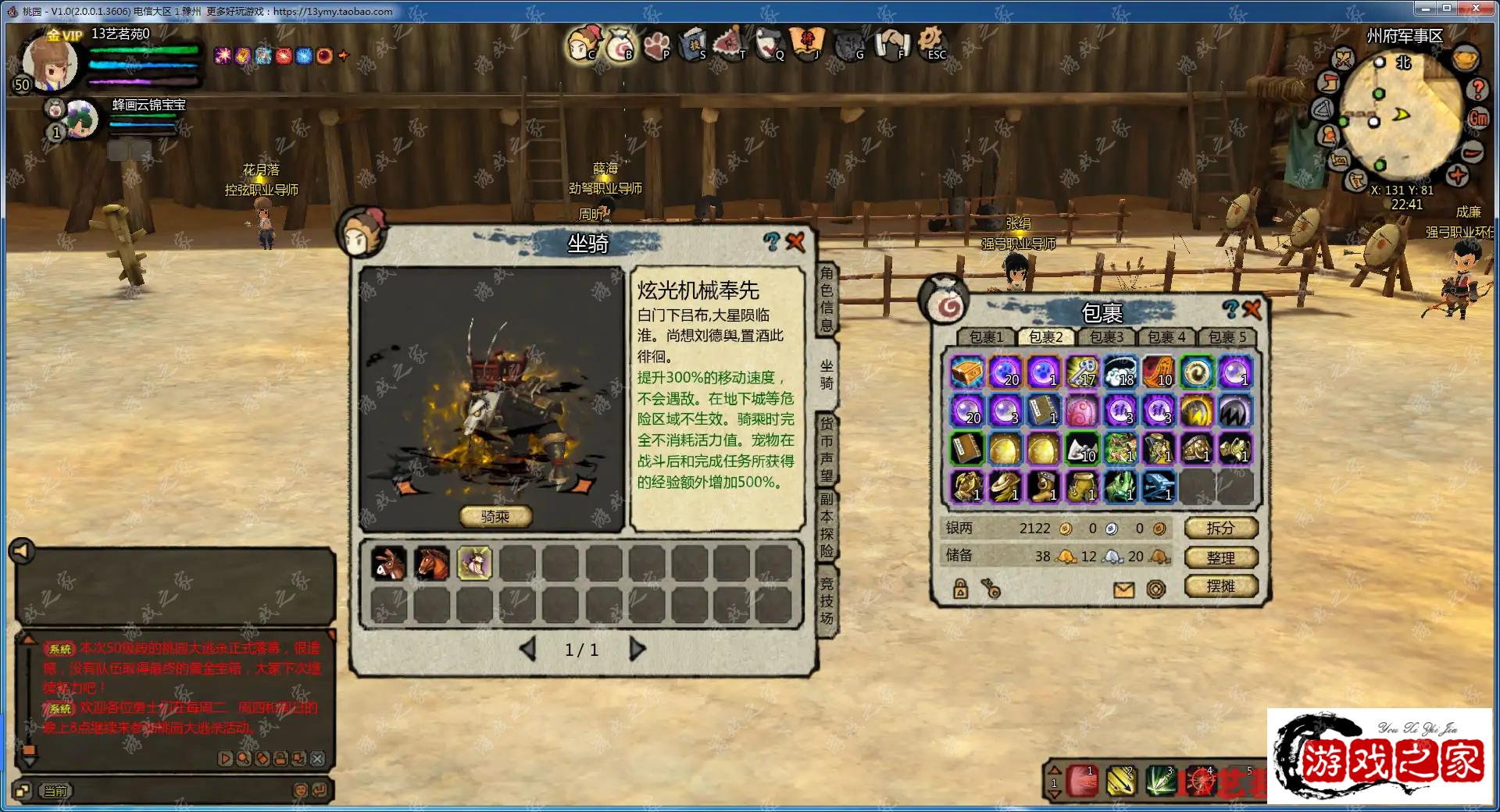Viewport: 1500px width, 812px height.
Task: Switch to the 包裹1 bag tab
Action: pyautogui.click(x=986, y=337)
